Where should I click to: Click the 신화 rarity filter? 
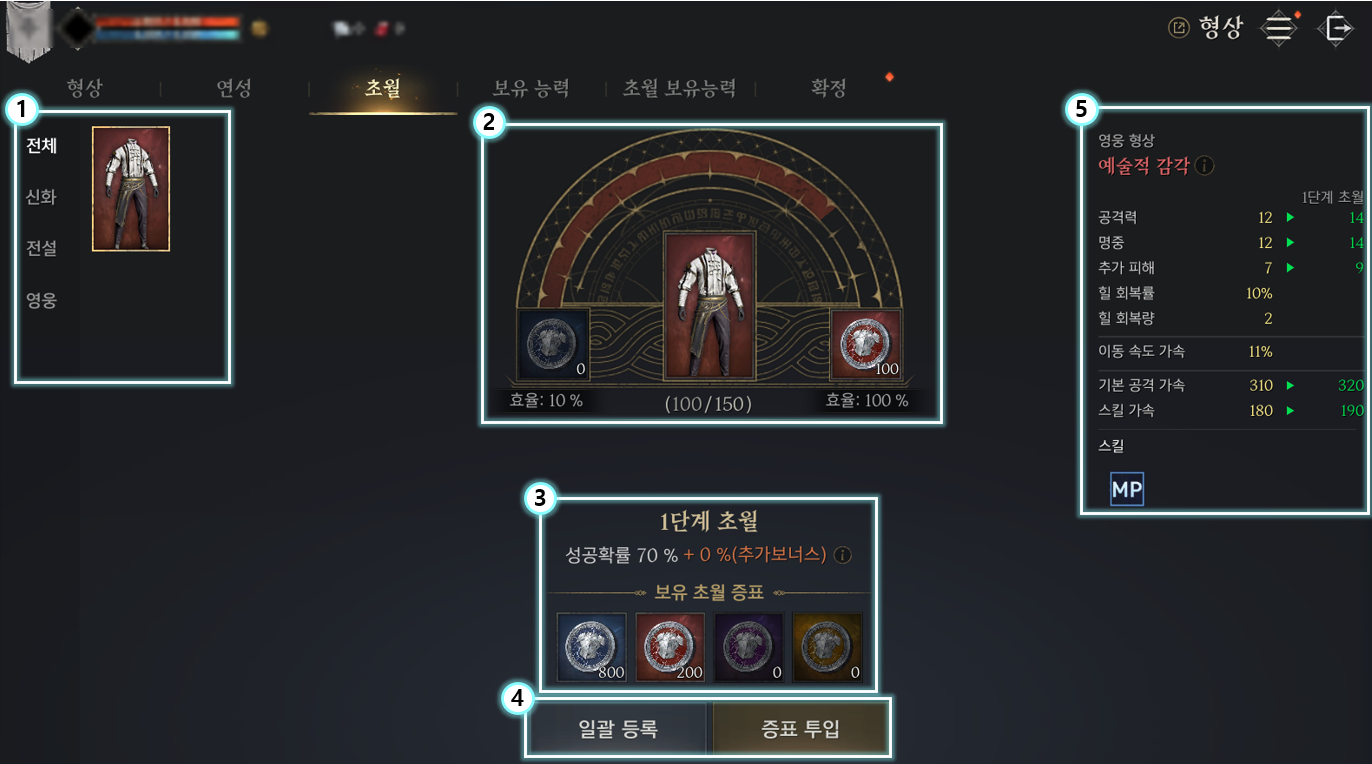(38, 195)
